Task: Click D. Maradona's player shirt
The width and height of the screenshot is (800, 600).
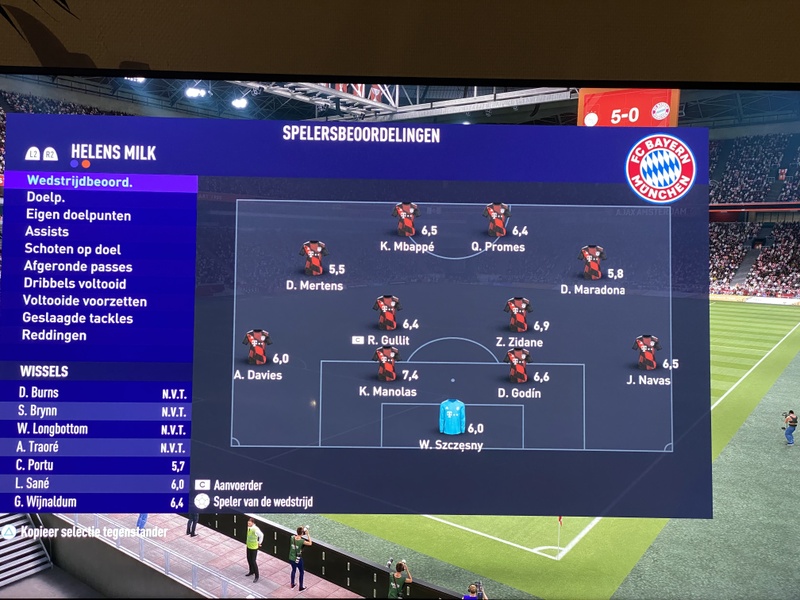Action: coord(592,262)
